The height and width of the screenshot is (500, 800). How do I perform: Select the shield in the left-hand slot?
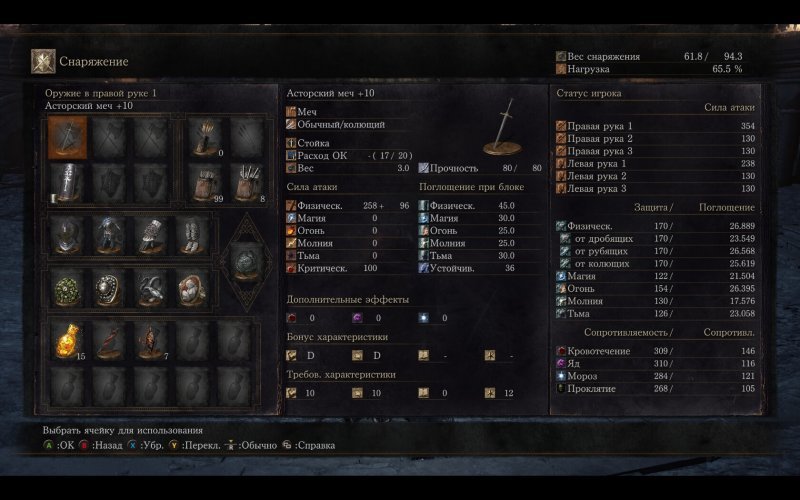pos(68,181)
